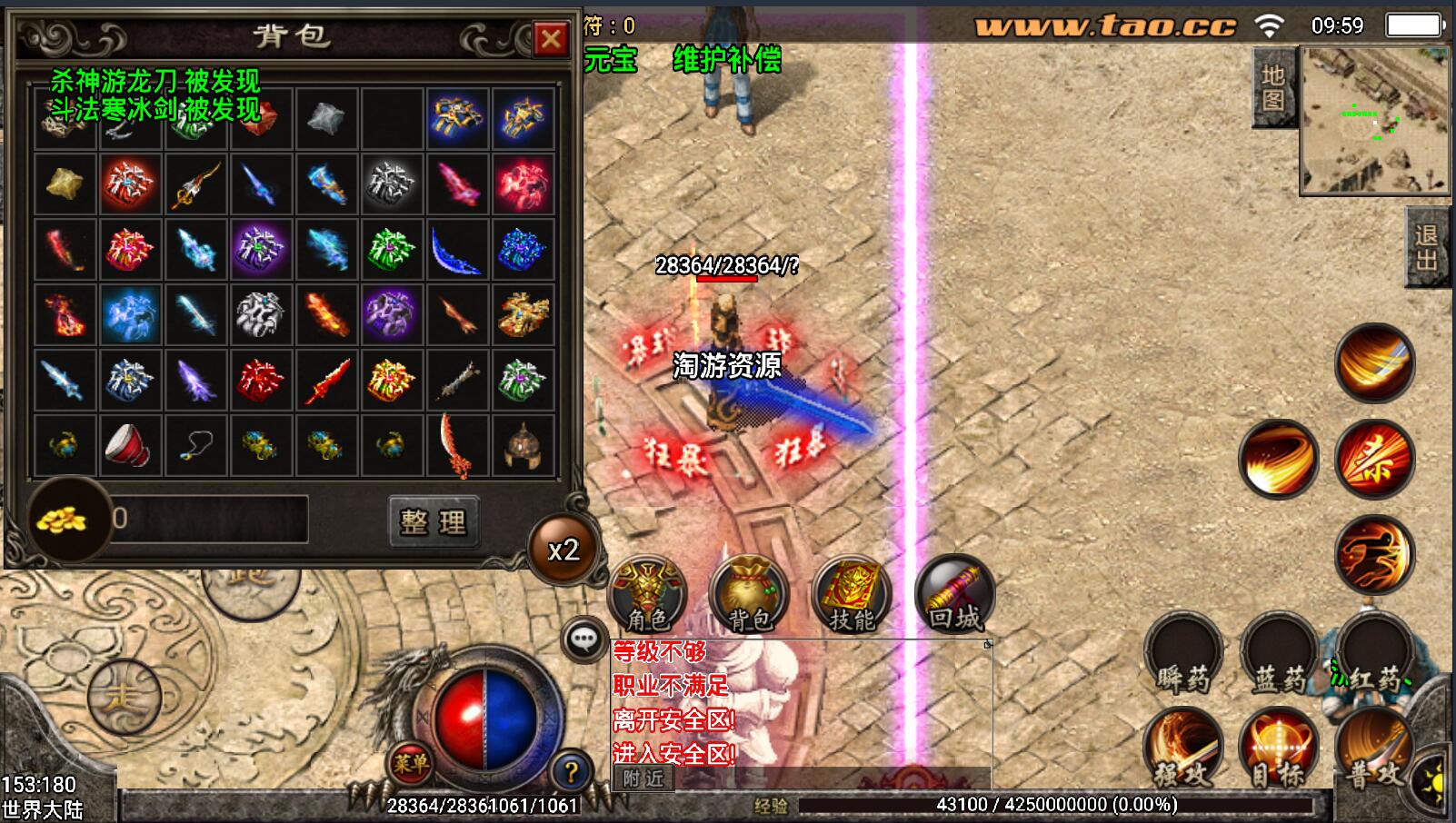The height and width of the screenshot is (823, 1456).
Task: Click the question mark help button
Action: [x=571, y=772]
